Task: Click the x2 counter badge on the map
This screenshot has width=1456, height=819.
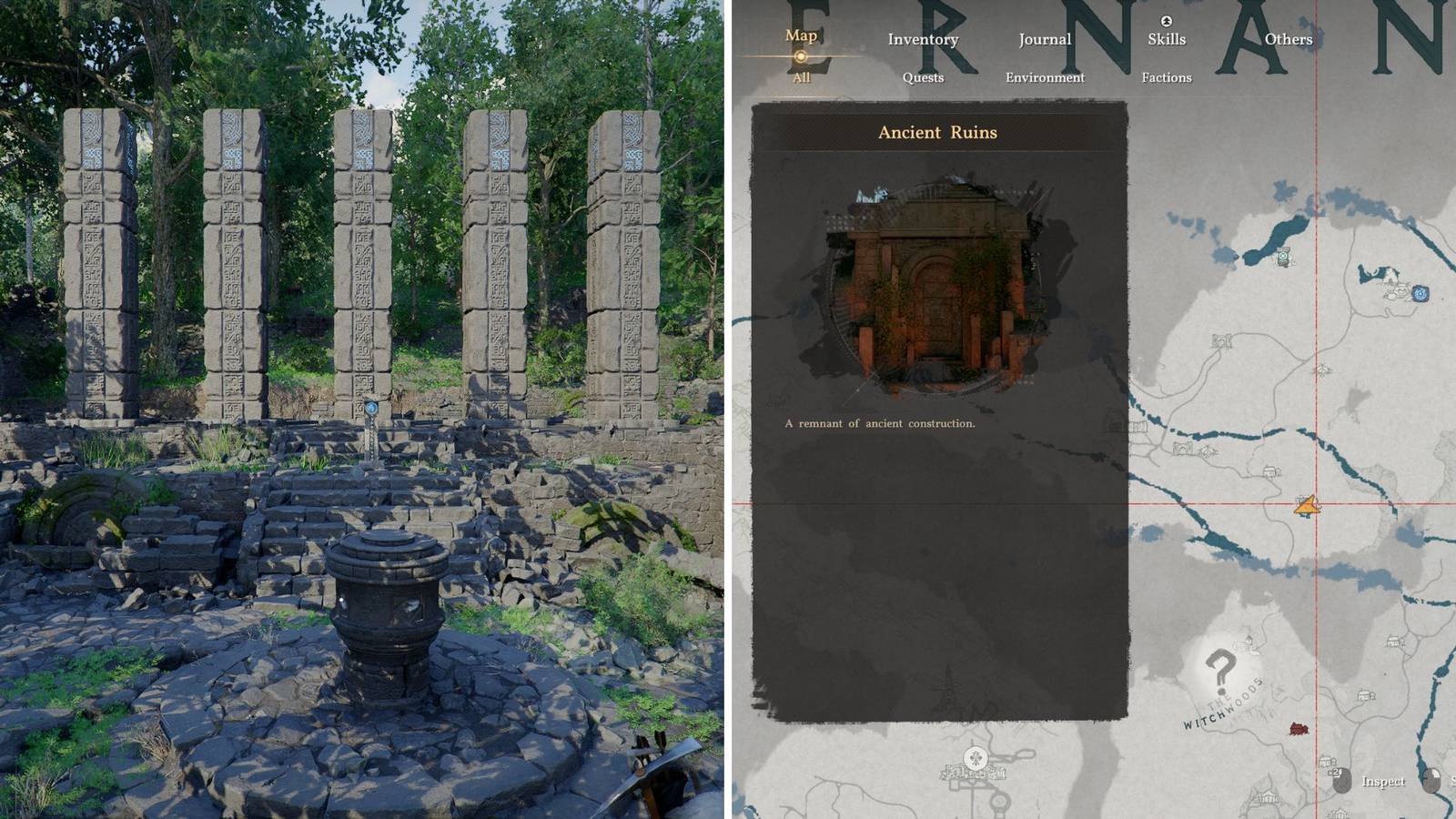Action: pyautogui.click(x=1335, y=772)
